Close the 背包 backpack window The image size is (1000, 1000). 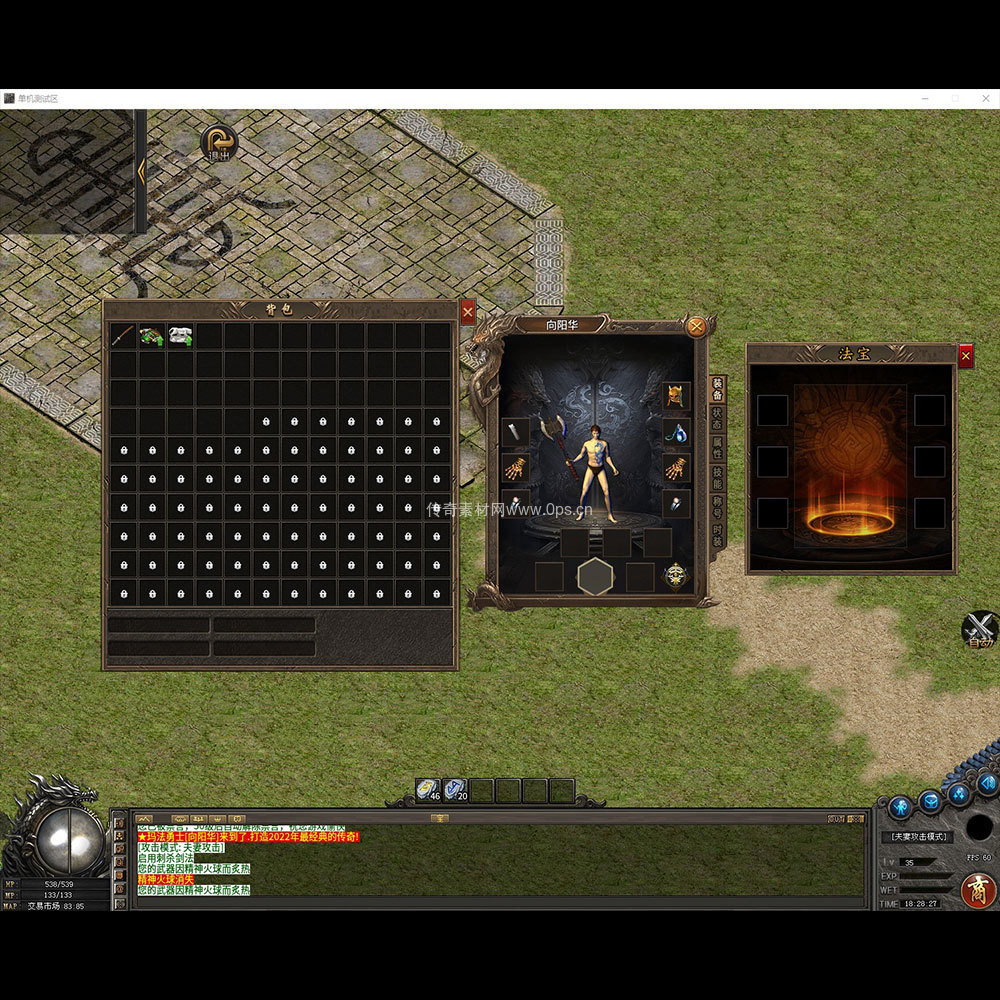point(468,312)
